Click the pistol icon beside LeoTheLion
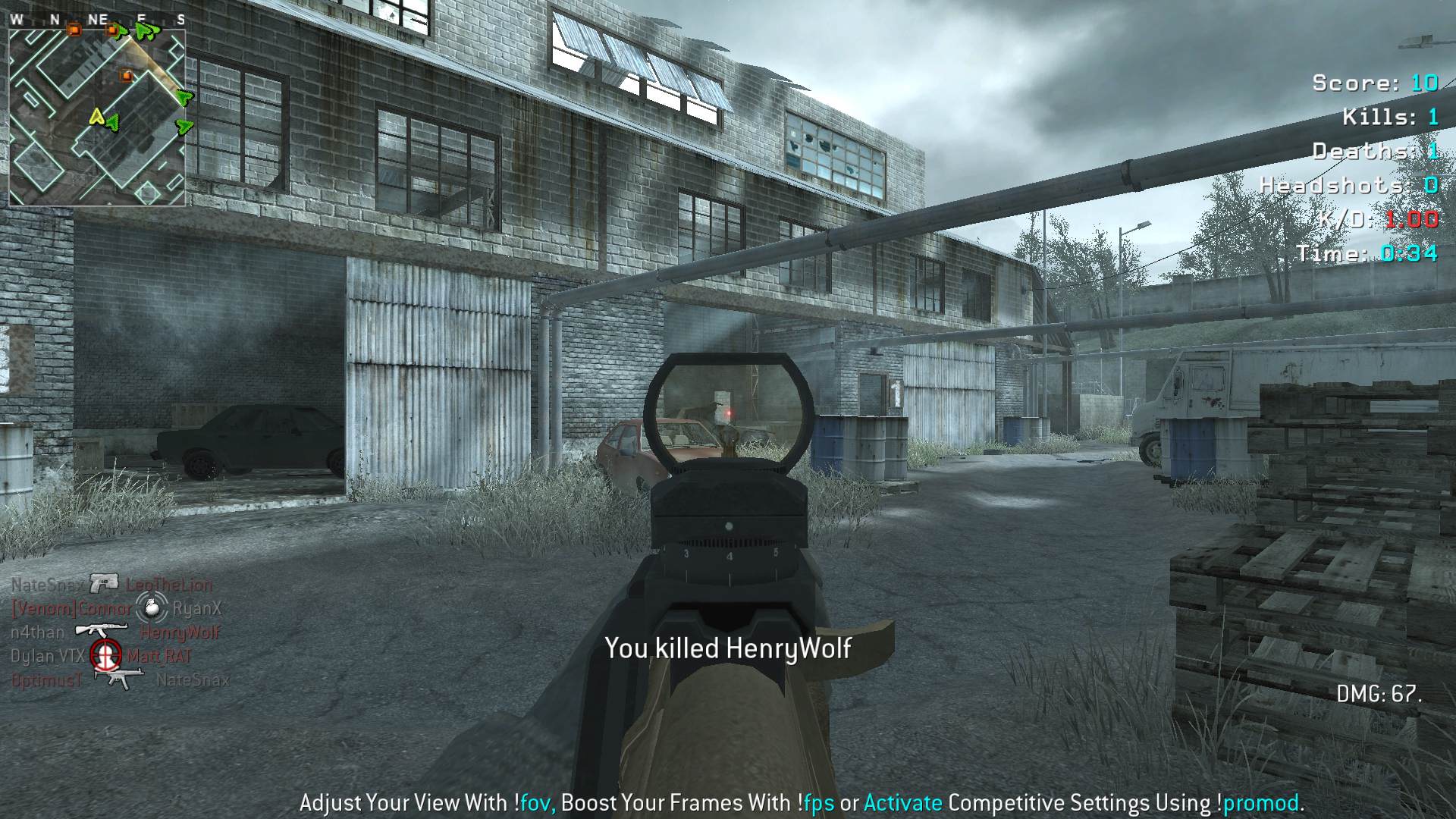This screenshot has width=1456, height=819. (105, 583)
